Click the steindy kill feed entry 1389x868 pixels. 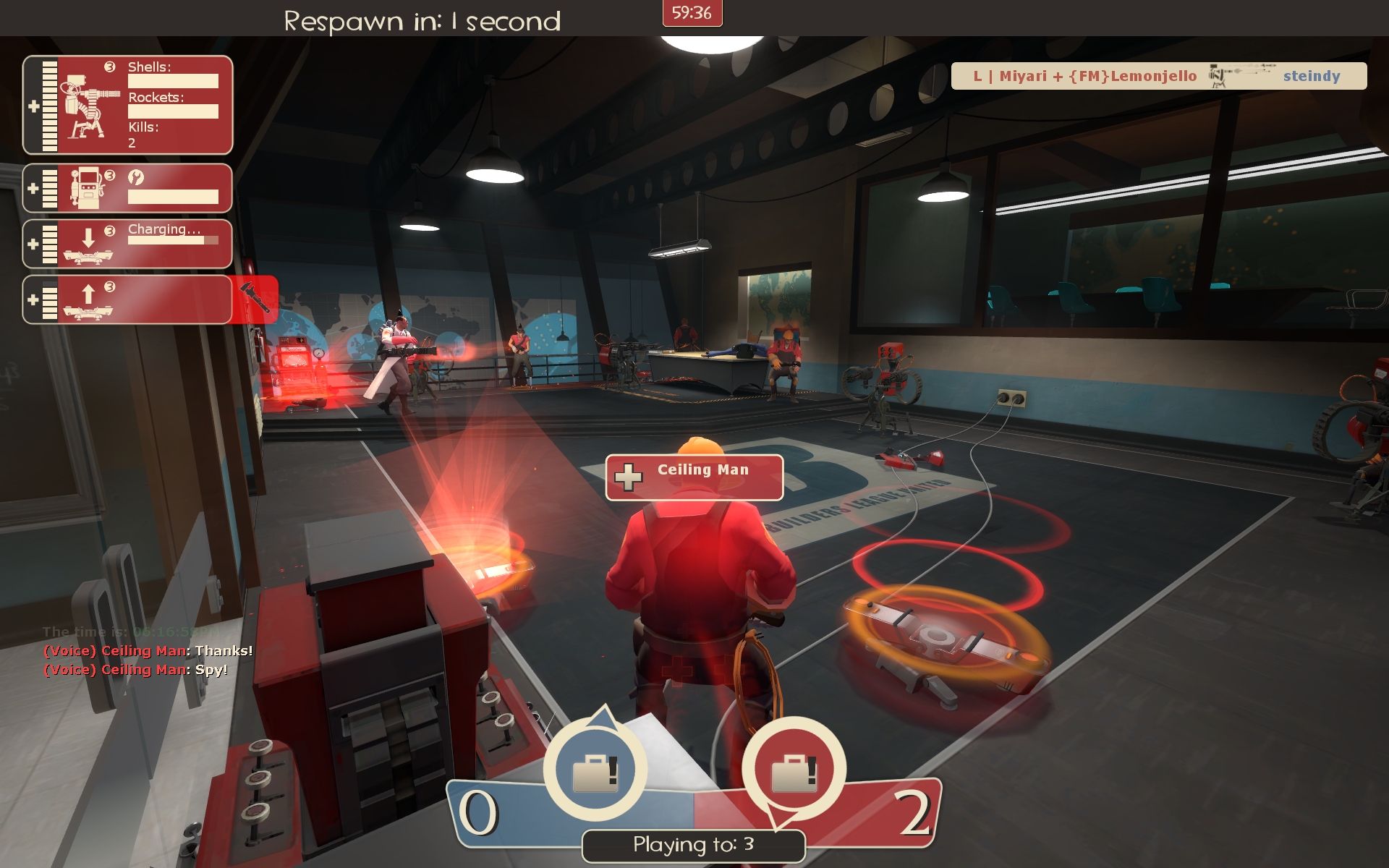click(x=1158, y=76)
